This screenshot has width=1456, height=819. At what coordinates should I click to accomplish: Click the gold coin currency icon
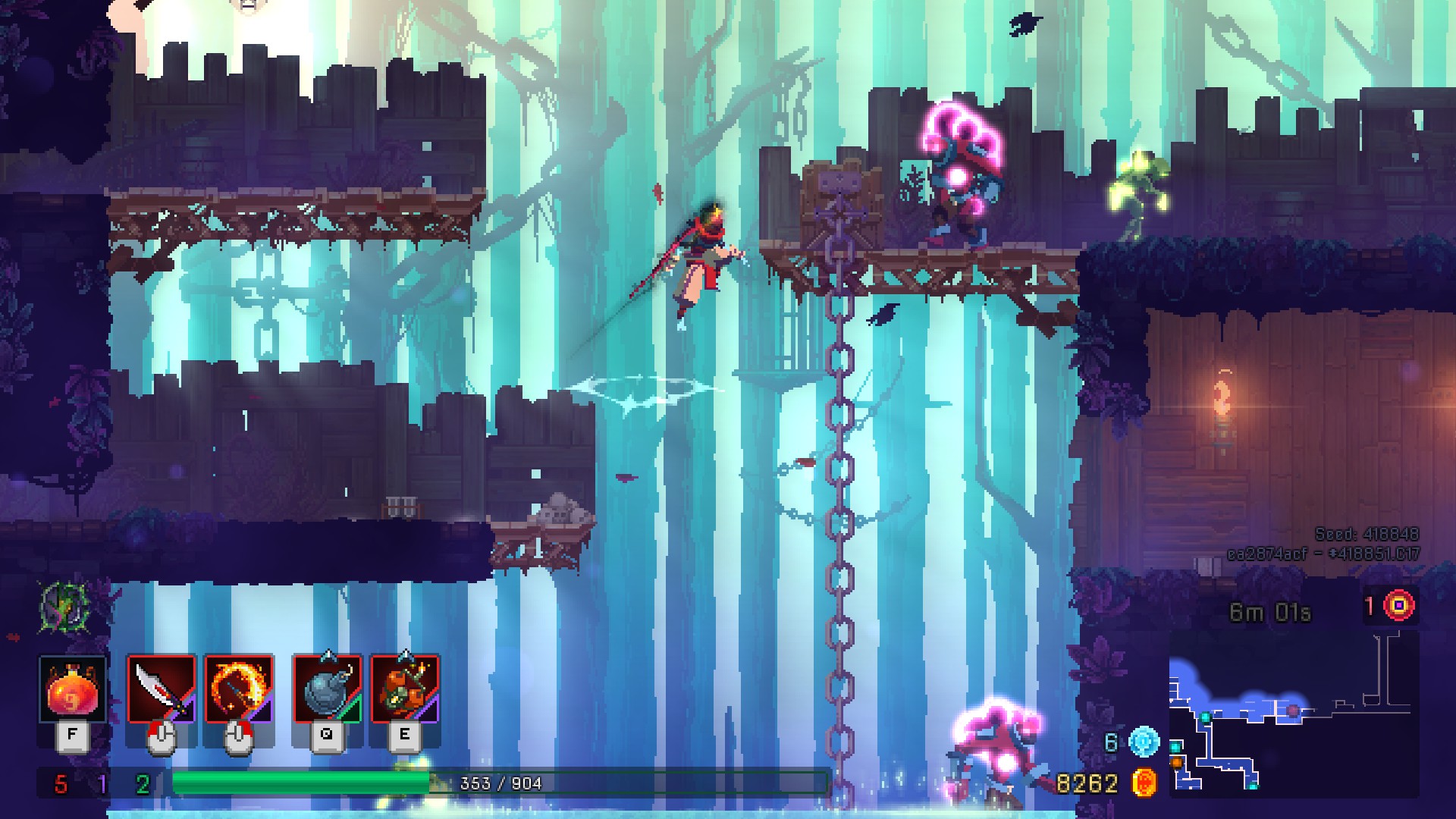pyautogui.click(x=1144, y=783)
